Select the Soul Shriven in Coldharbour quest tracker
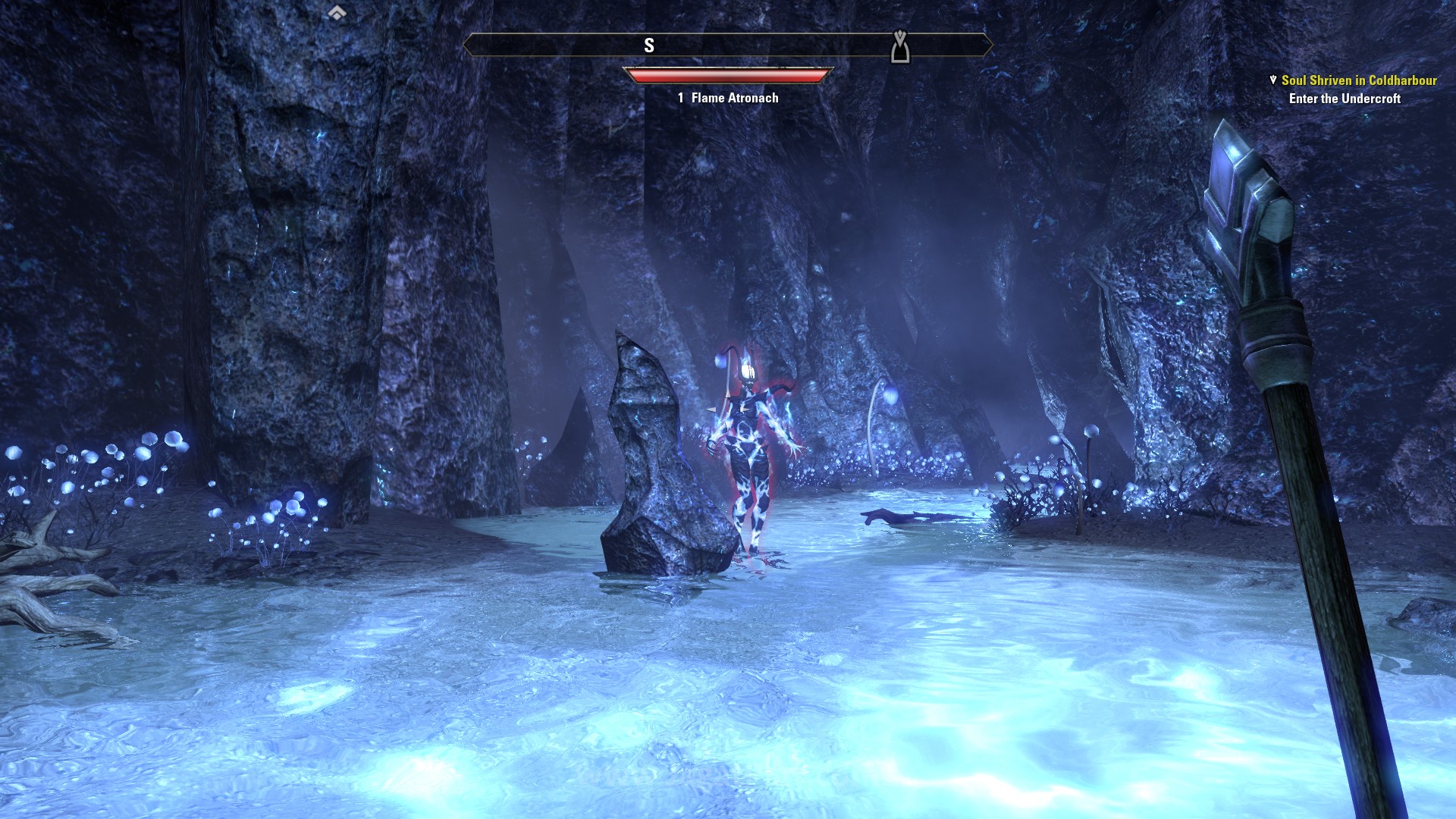 1358,80
